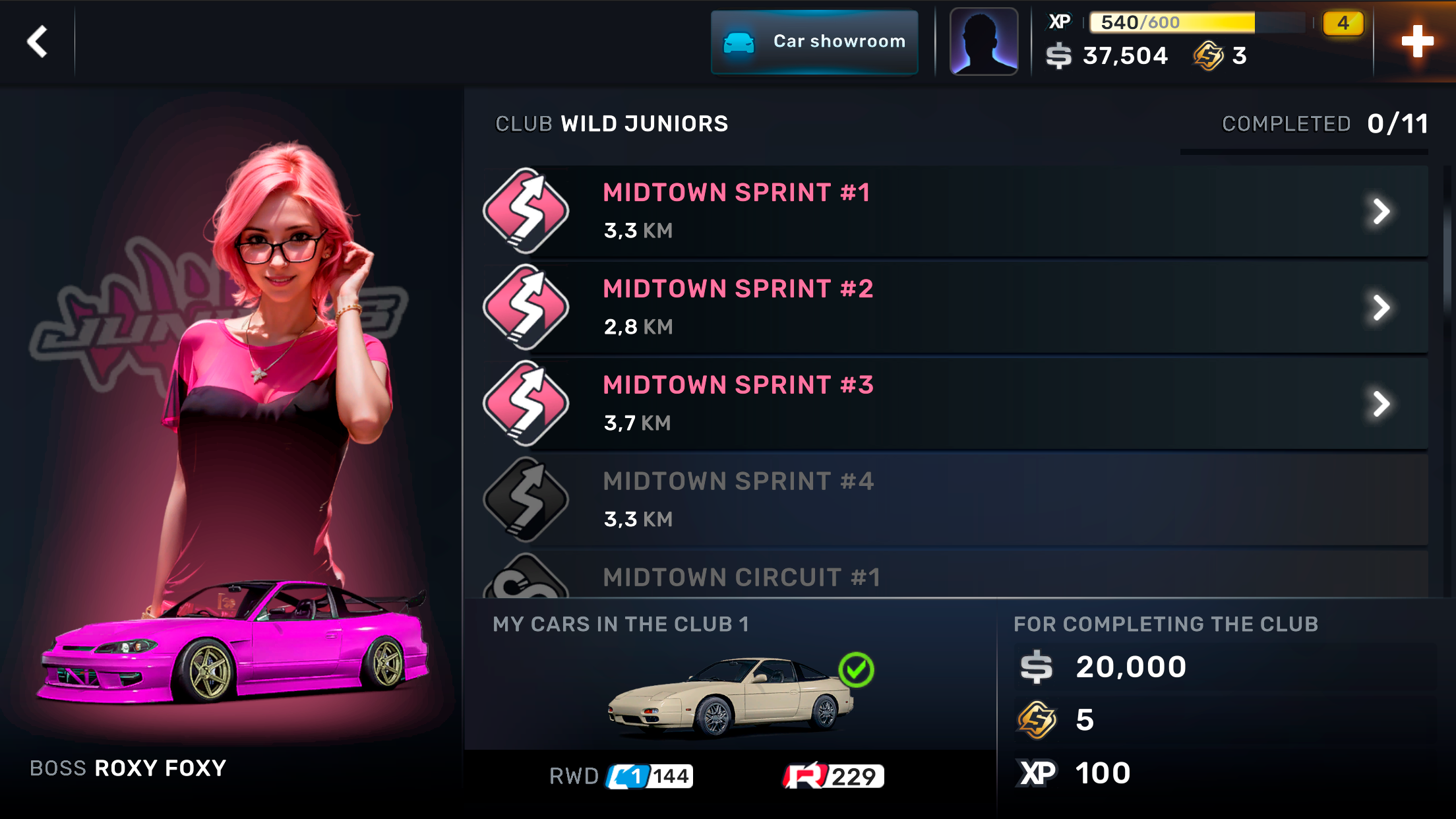Click the orange plus button top right

[x=1416, y=41]
